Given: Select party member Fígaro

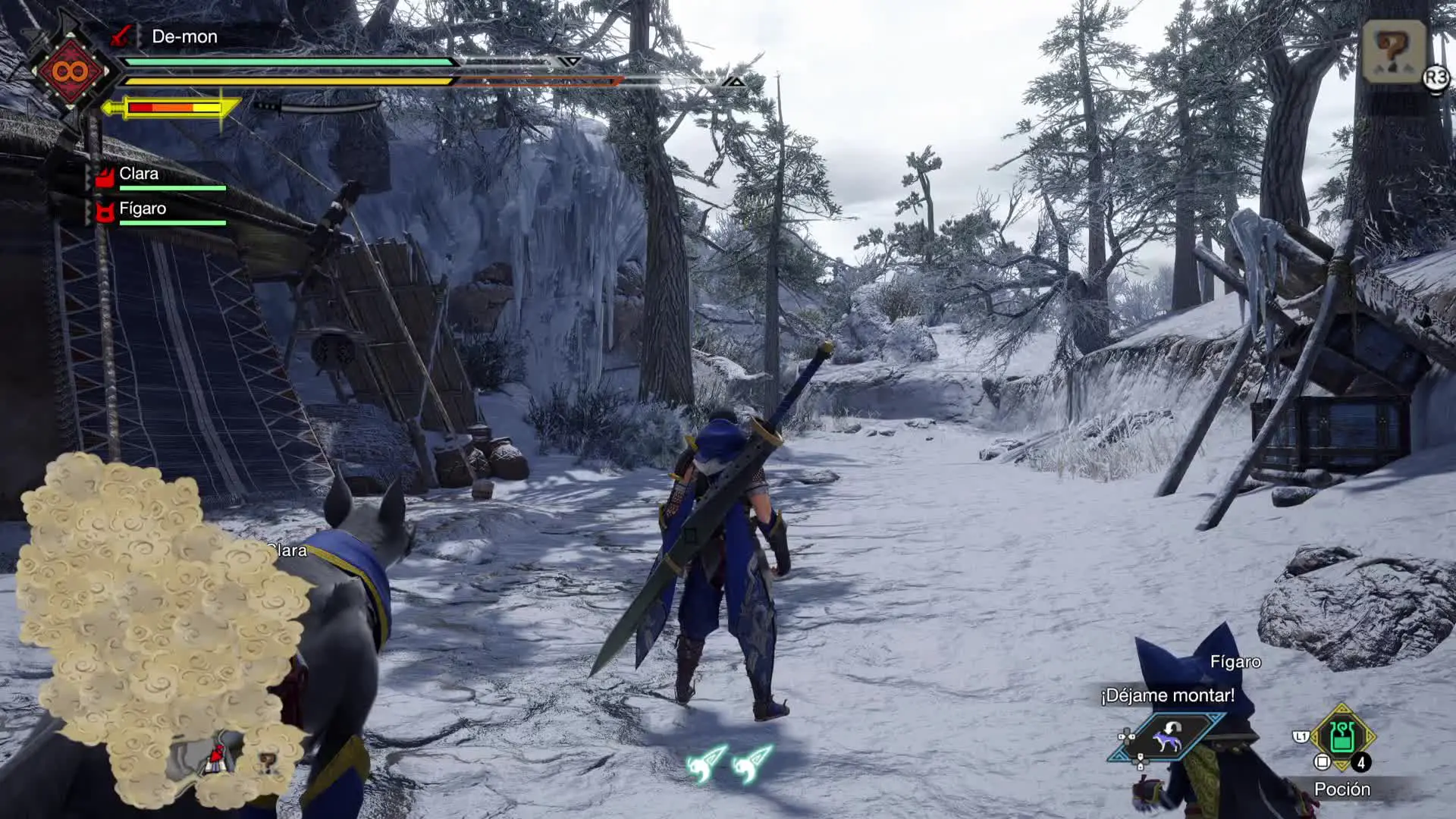Looking at the screenshot, I should 142,209.
